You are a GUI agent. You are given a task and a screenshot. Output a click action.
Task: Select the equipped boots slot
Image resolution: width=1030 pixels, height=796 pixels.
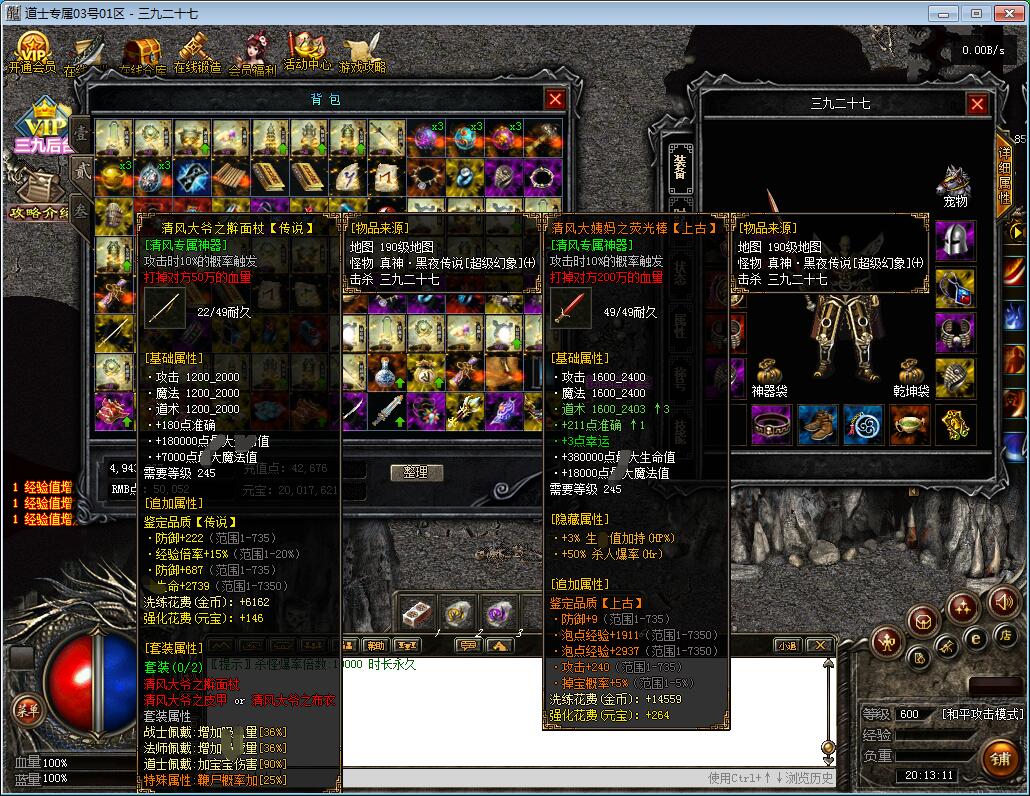tap(818, 424)
